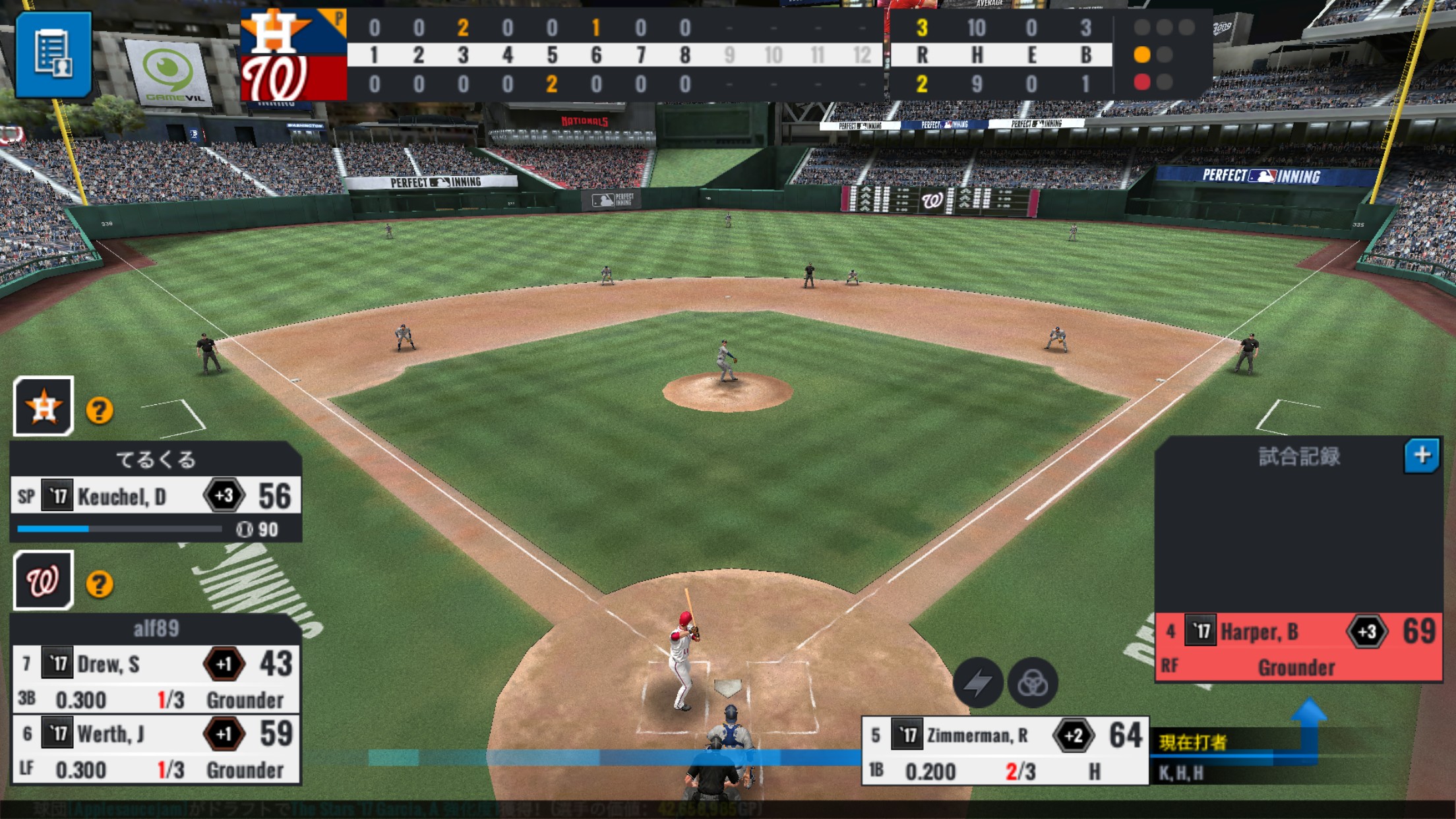1456x819 pixels.
Task: Expand the game record panel
Action: [1421, 455]
